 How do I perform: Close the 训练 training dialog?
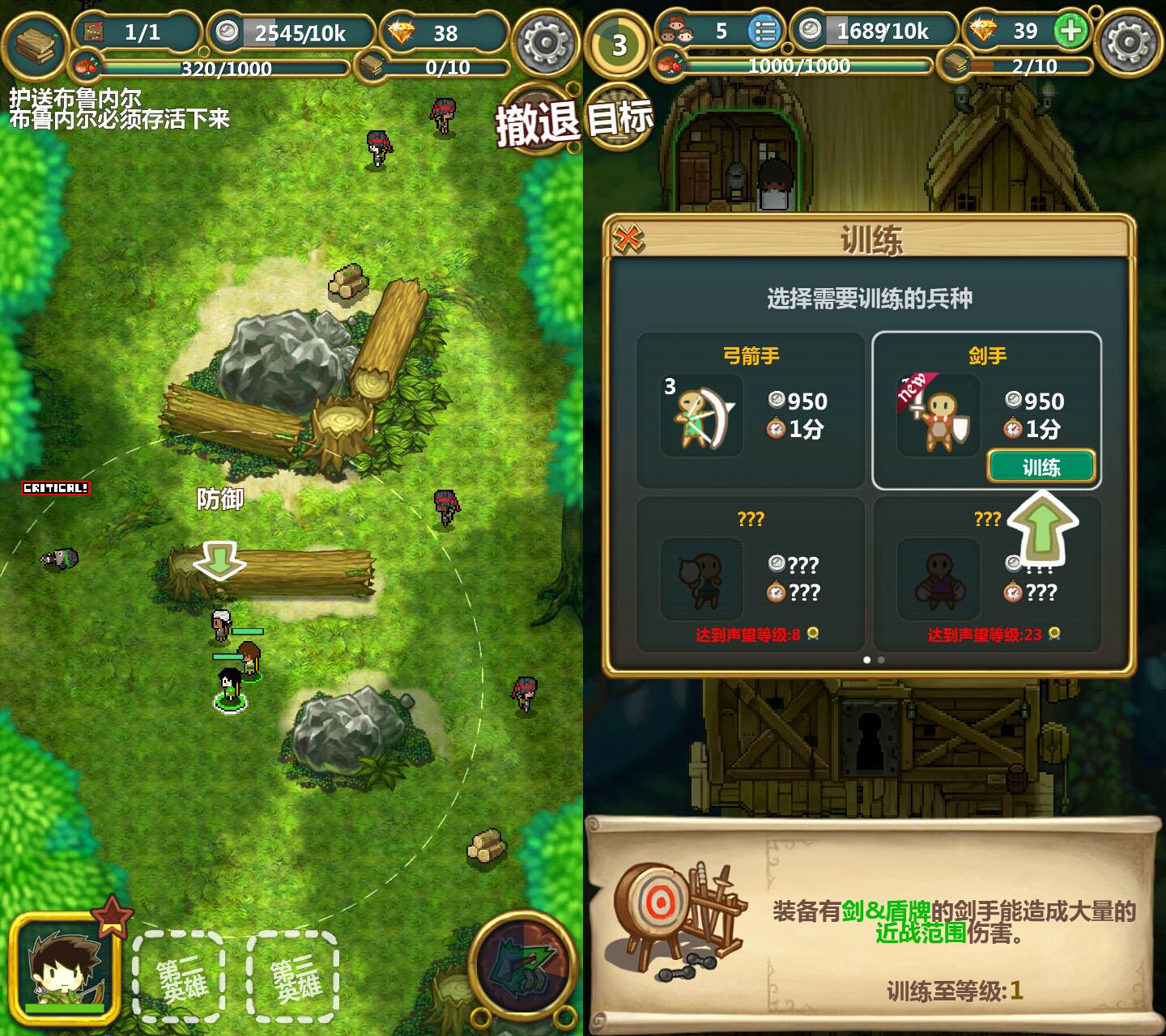628,239
